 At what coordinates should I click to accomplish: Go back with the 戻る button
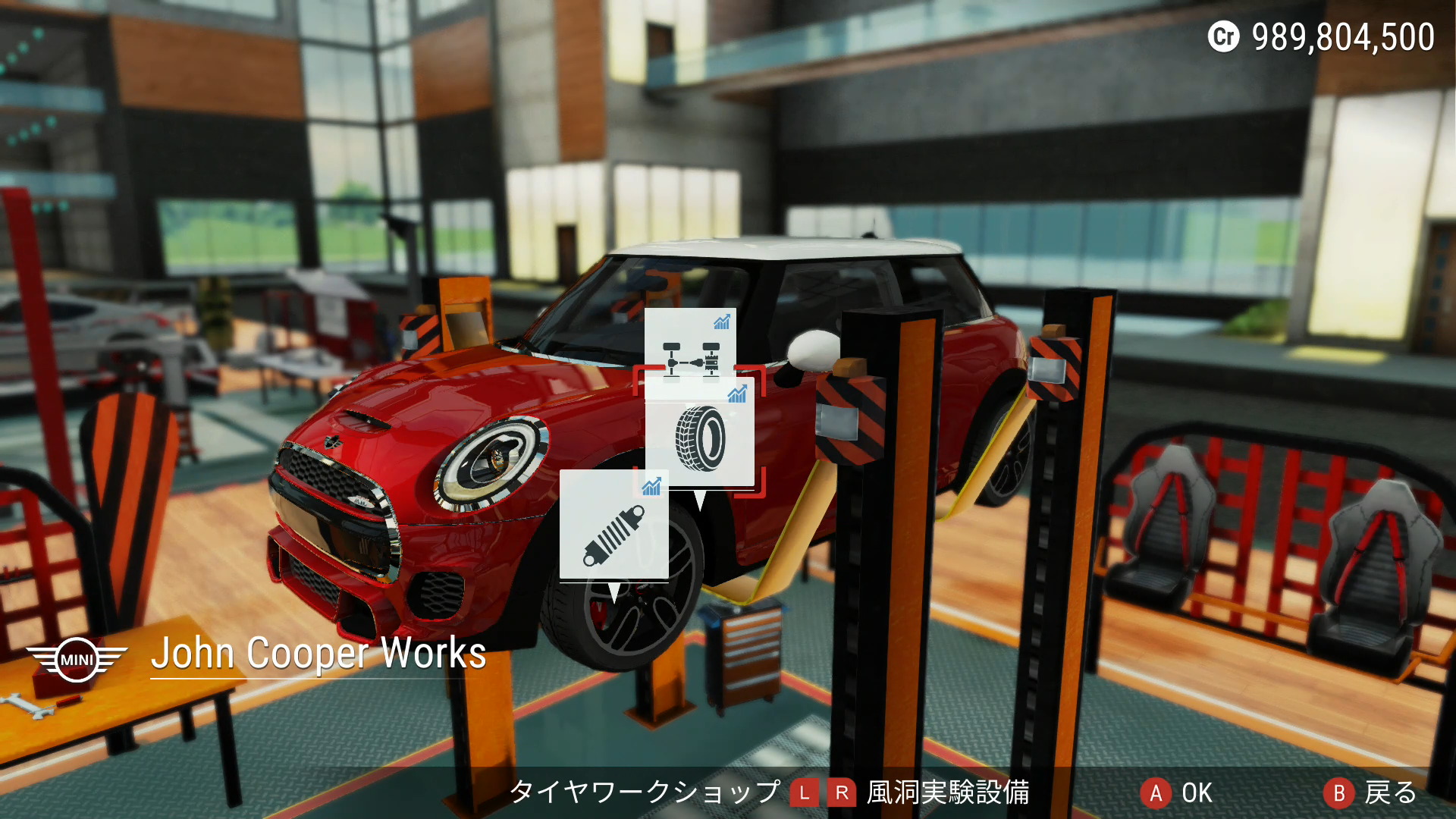(x=1370, y=793)
